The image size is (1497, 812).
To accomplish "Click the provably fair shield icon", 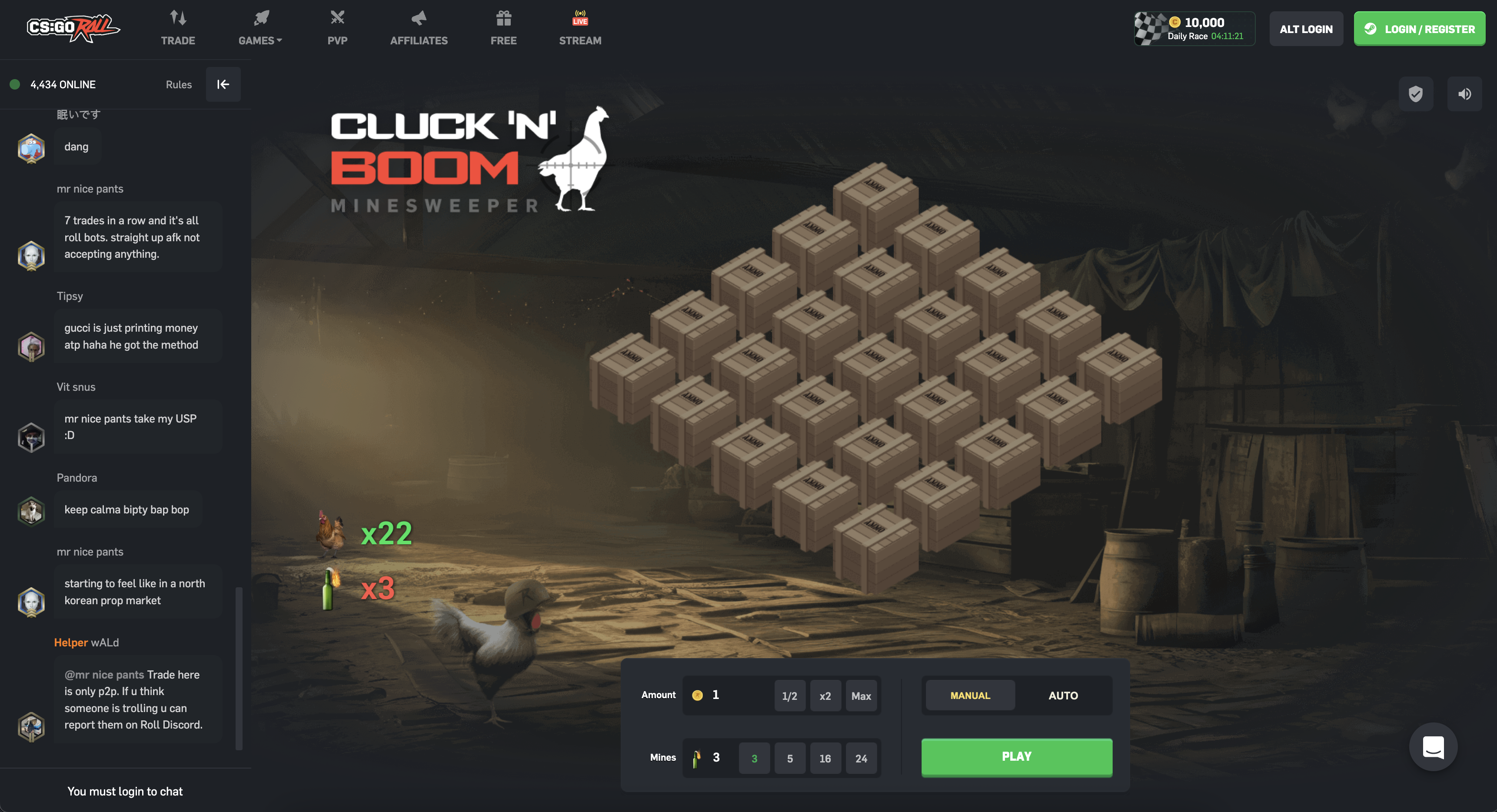I will tap(1416, 93).
